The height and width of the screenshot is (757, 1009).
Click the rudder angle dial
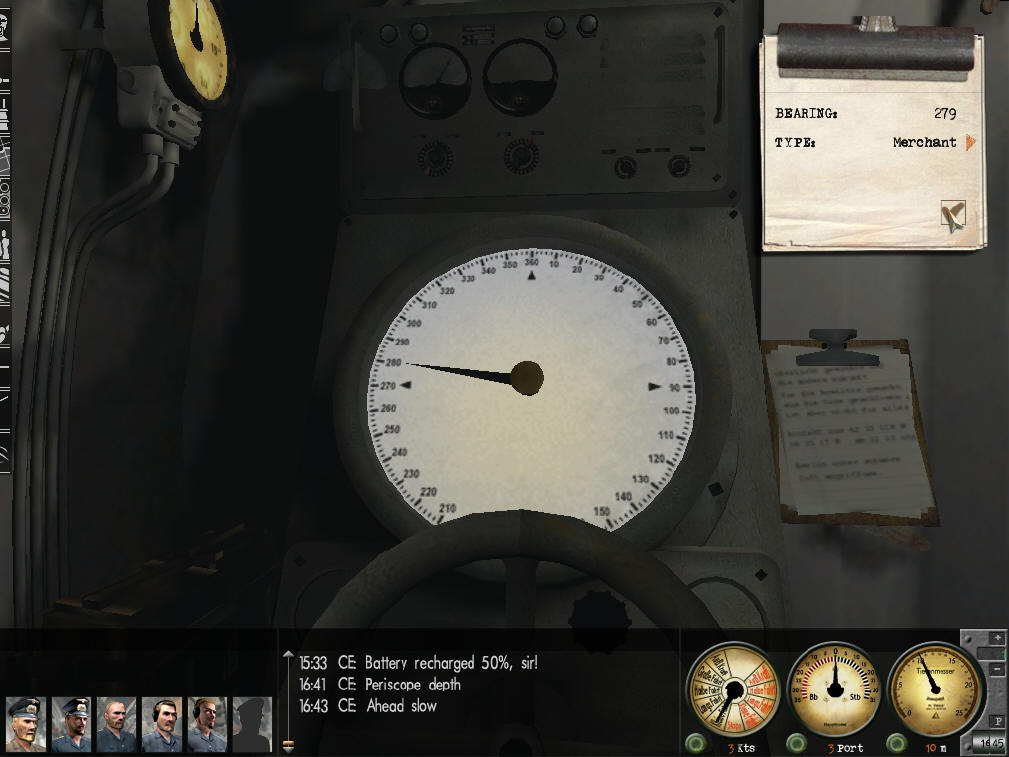tap(833, 690)
